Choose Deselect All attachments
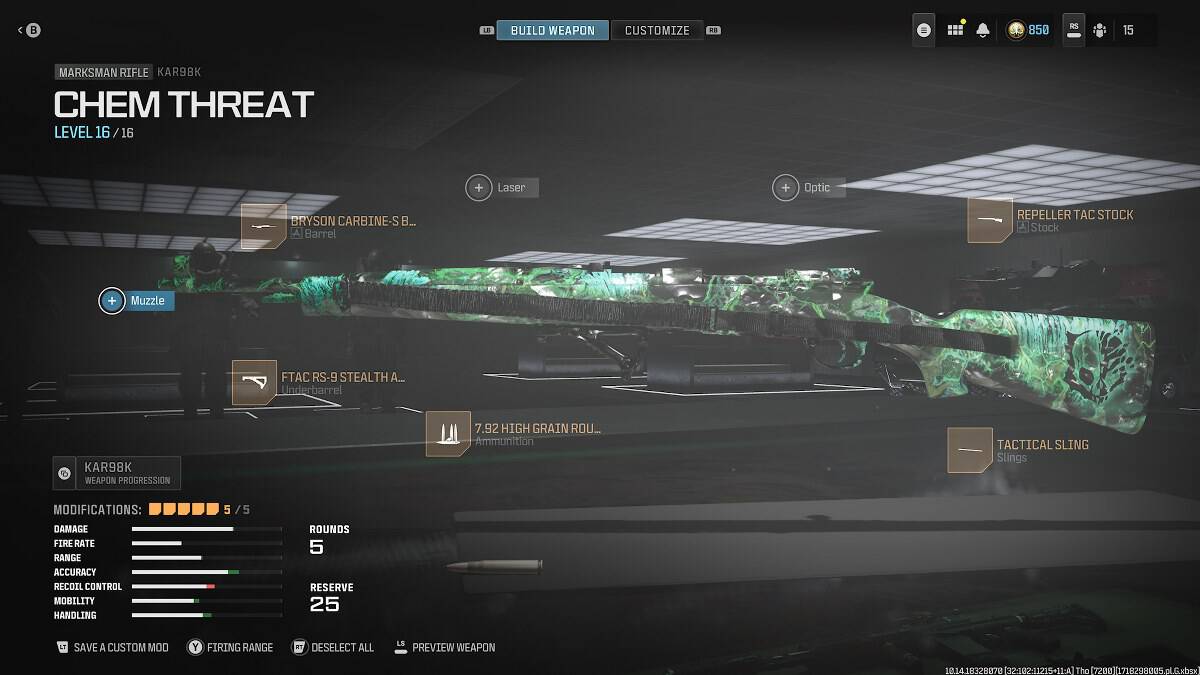1200x675 pixels. [333, 647]
